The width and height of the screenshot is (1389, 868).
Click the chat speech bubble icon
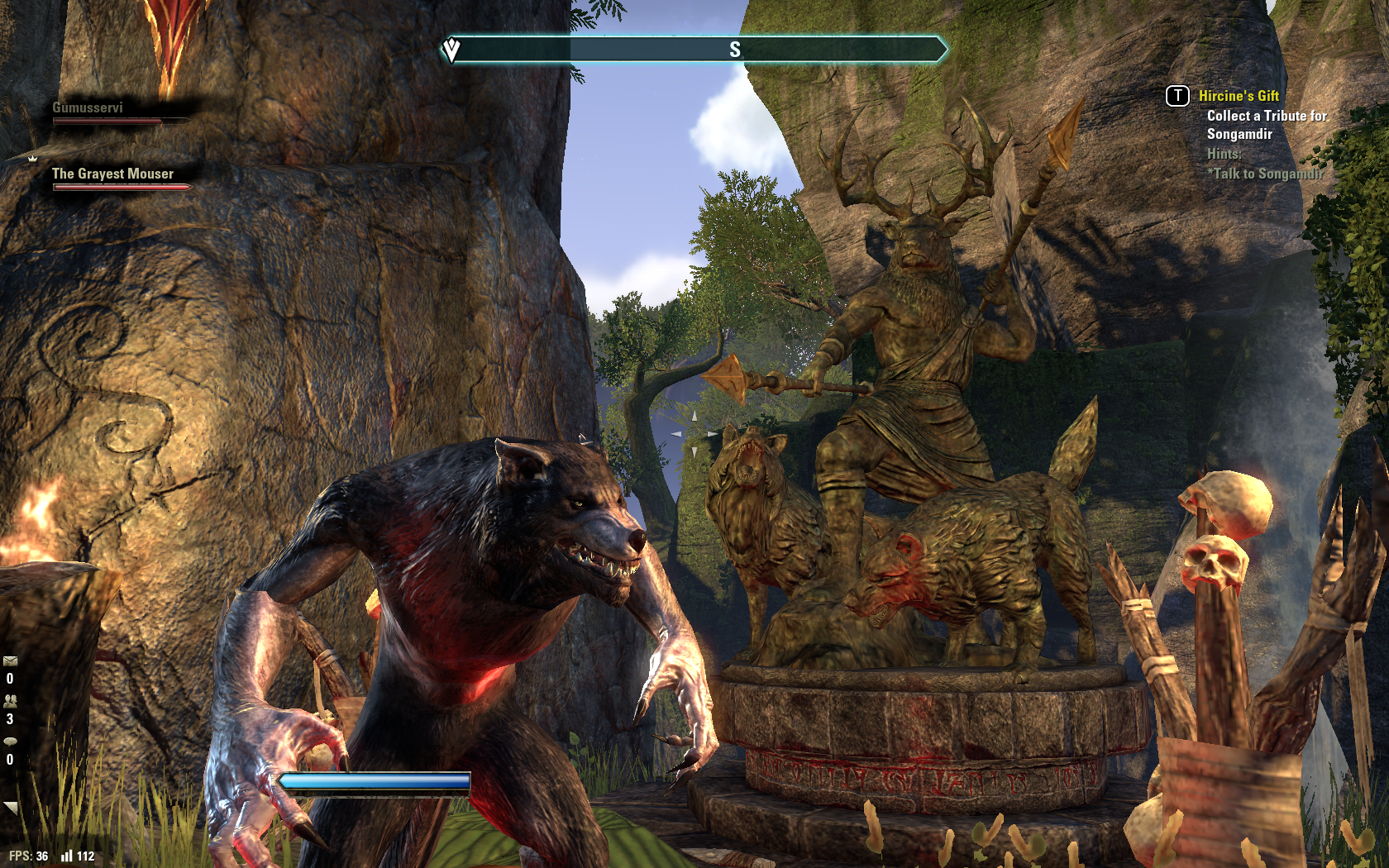click(10, 741)
